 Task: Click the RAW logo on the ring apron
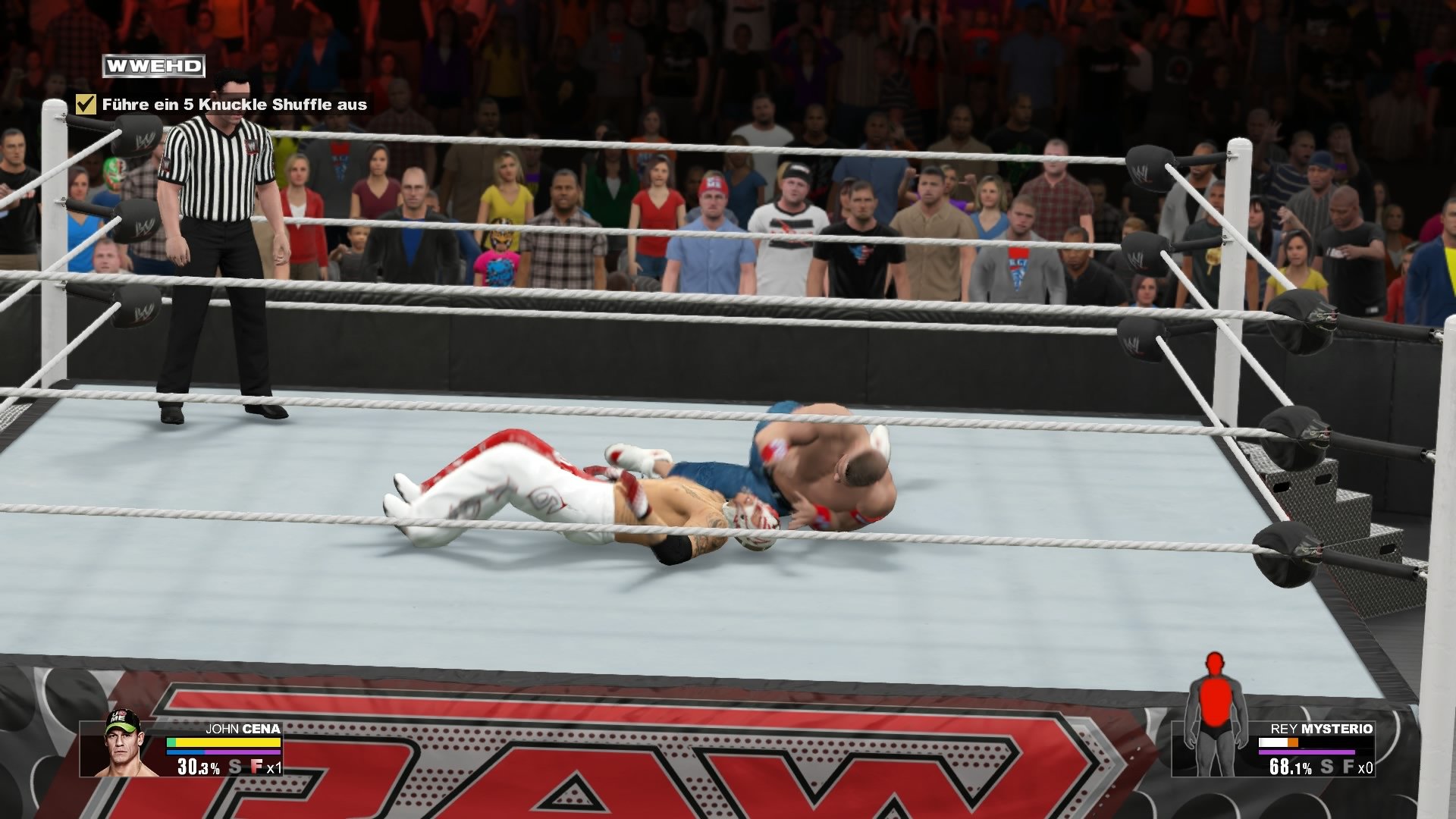[607, 773]
